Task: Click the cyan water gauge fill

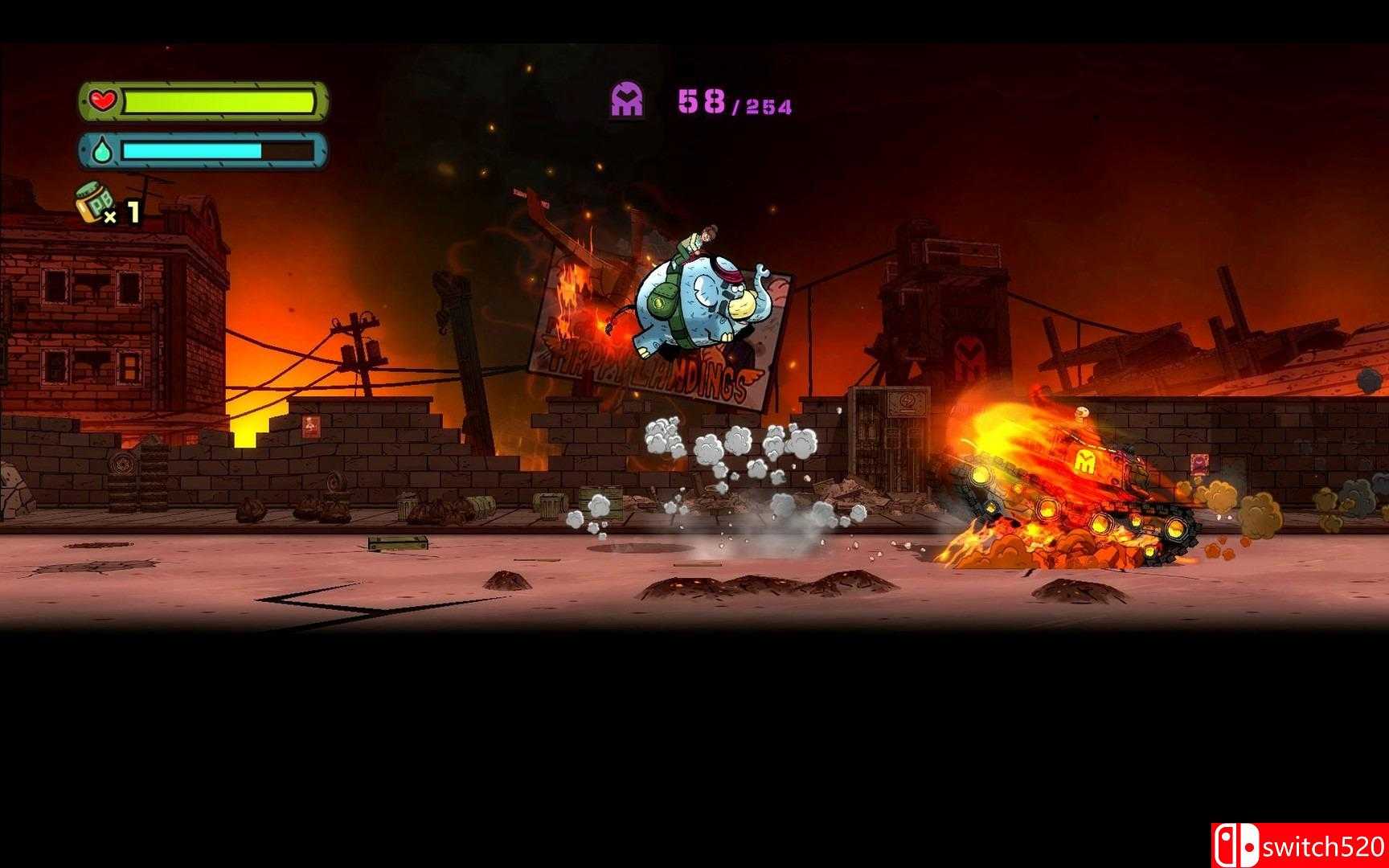Action: pyautogui.click(x=193, y=149)
